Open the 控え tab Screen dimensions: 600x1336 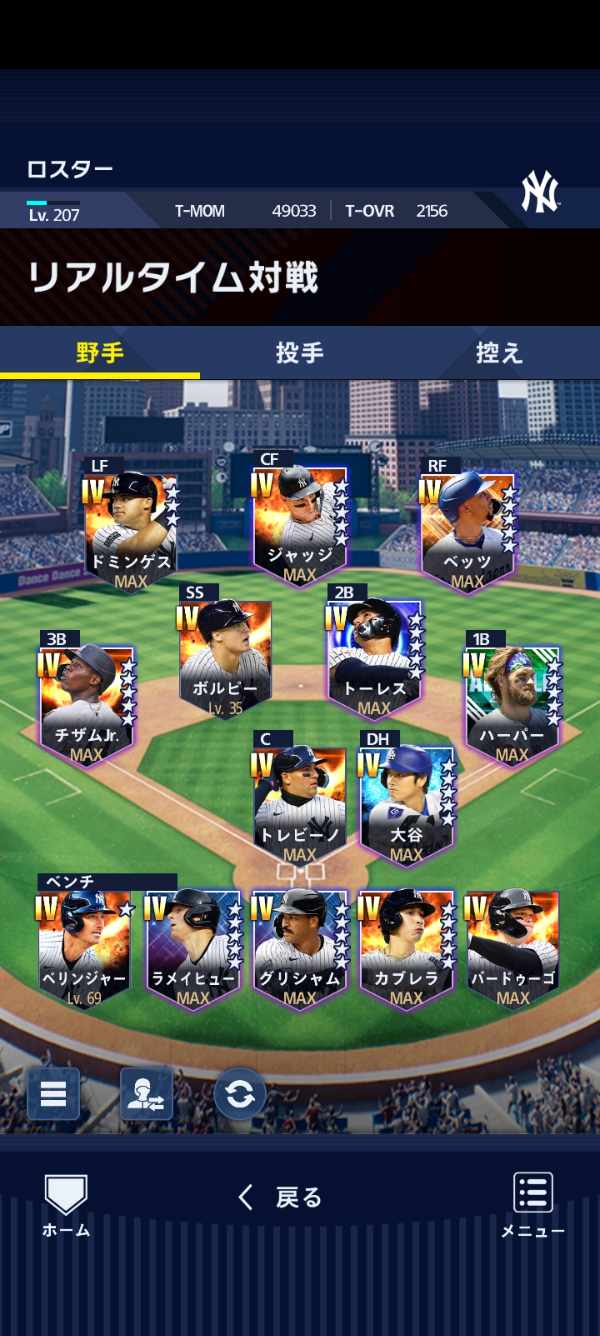tap(499, 353)
